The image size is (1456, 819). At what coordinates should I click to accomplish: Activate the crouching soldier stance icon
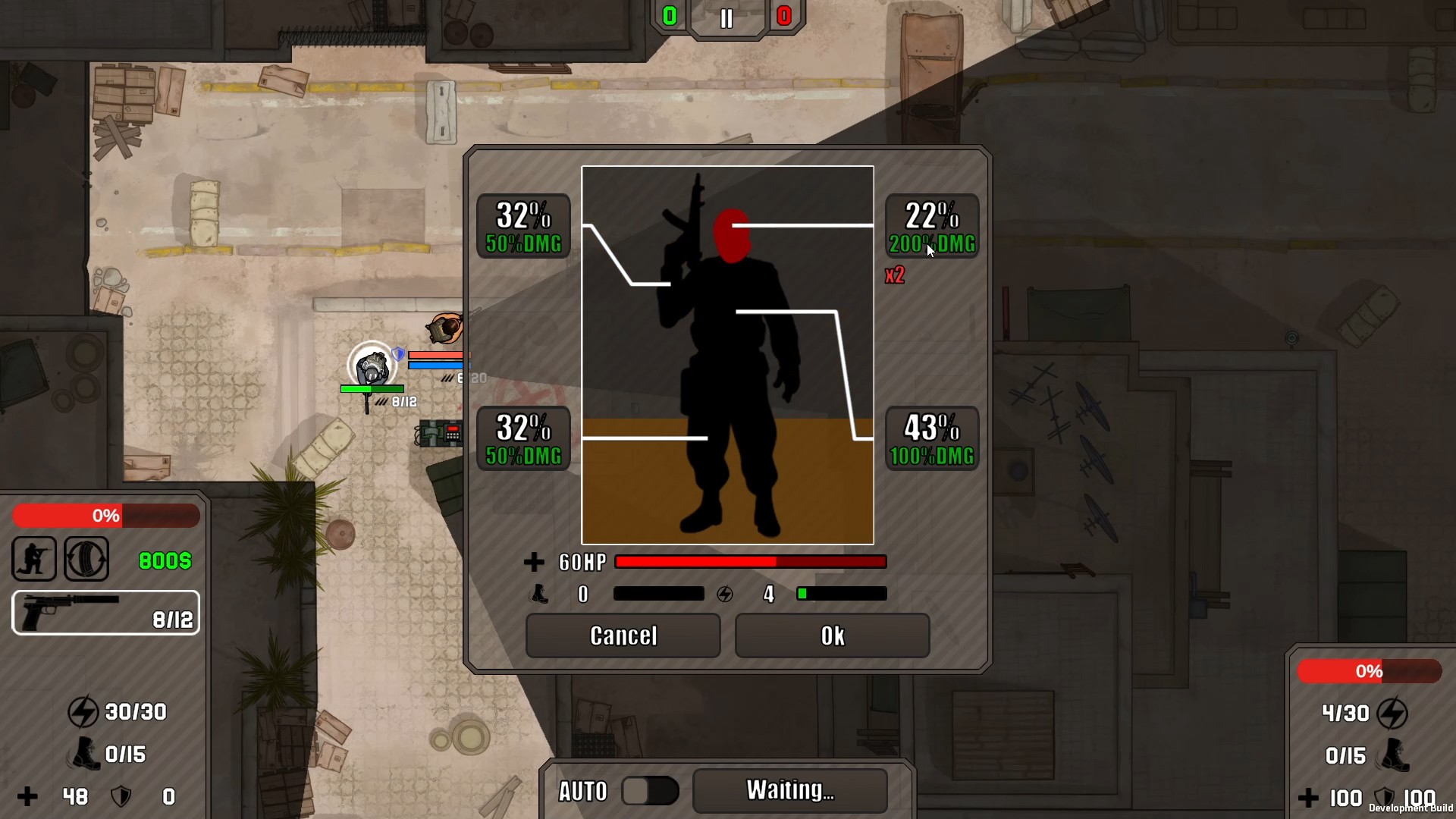(34, 560)
